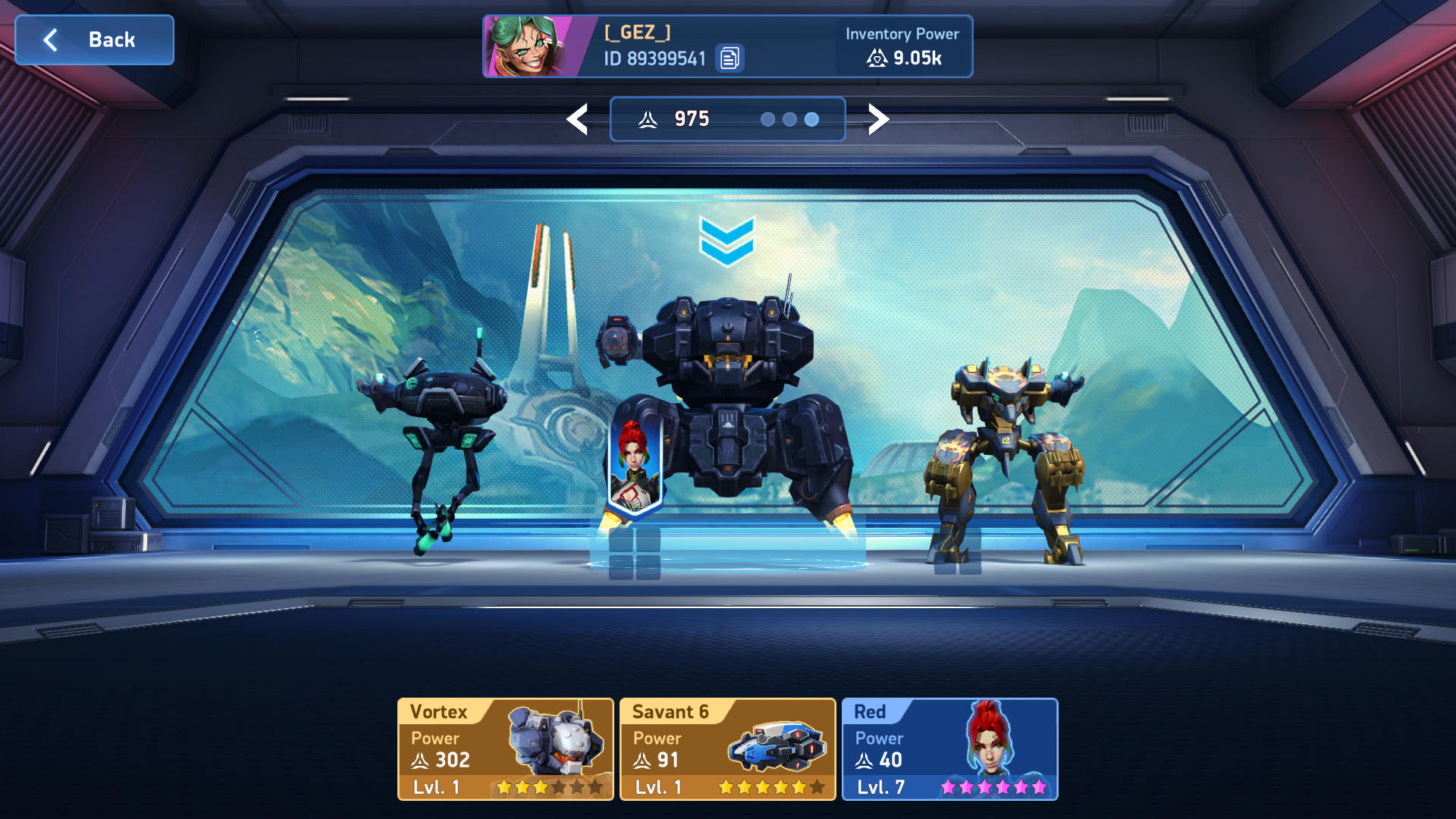Viewport: 1456px width, 819px height.
Task: Select the Savant 6 weapon card
Action: [728, 749]
